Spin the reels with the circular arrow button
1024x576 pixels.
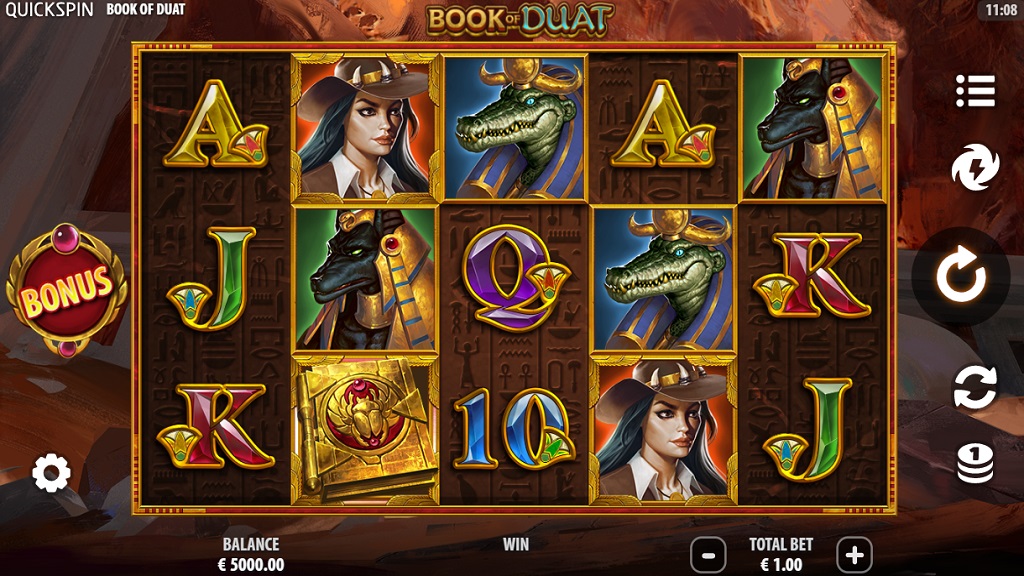(961, 277)
